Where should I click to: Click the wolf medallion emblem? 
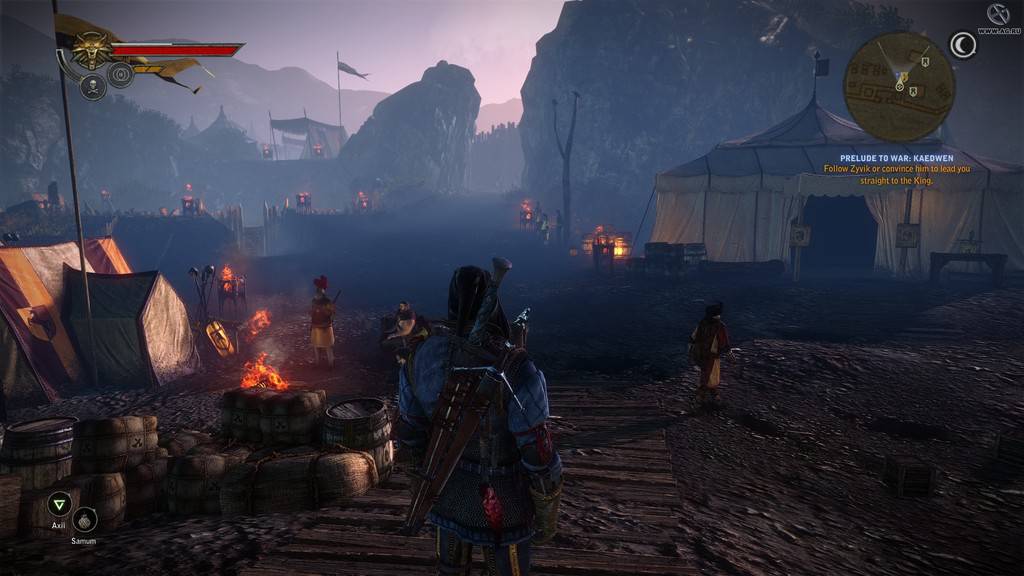tap(92, 49)
